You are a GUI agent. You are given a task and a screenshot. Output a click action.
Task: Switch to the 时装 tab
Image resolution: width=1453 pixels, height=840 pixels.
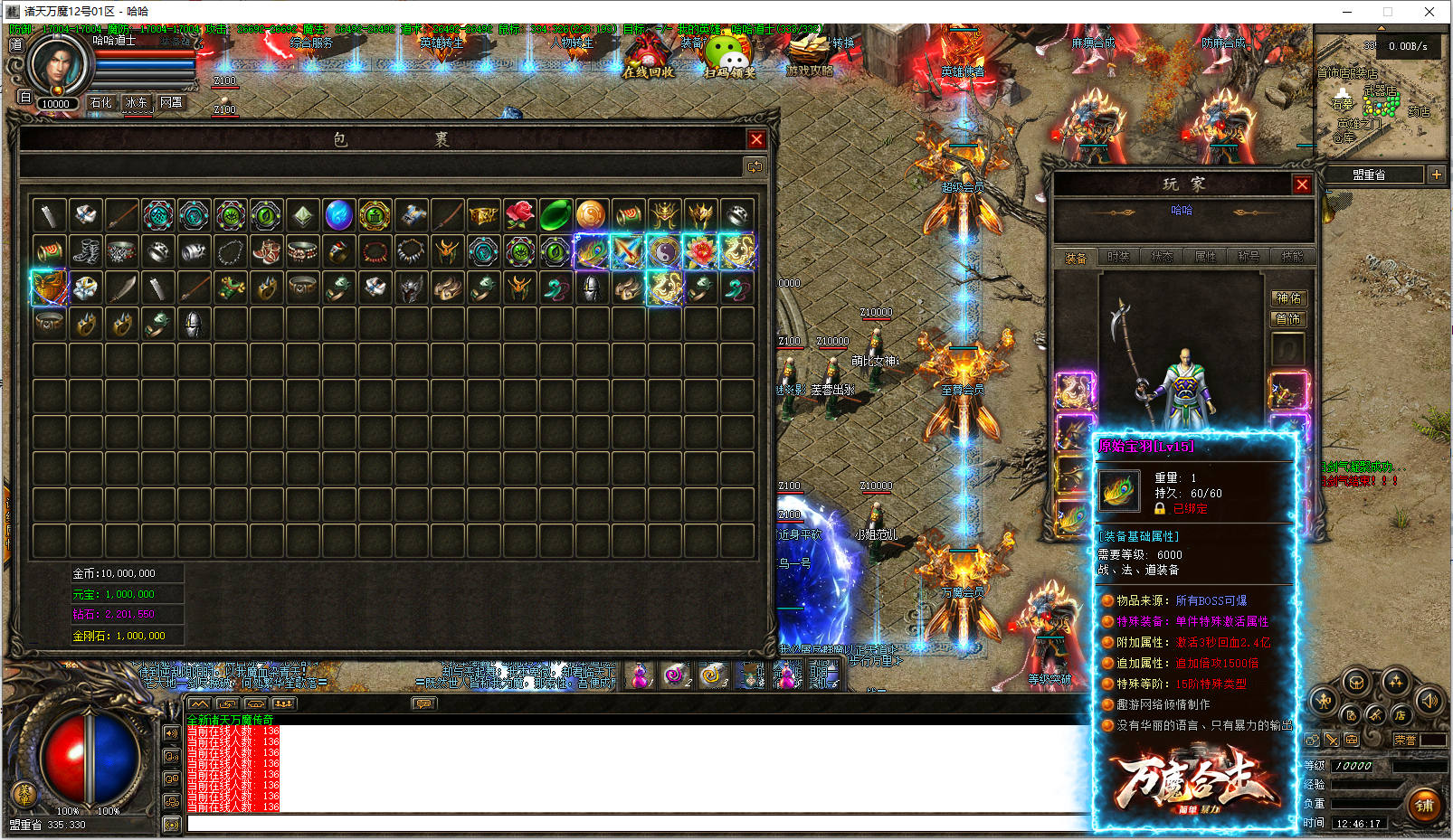[1118, 258]
